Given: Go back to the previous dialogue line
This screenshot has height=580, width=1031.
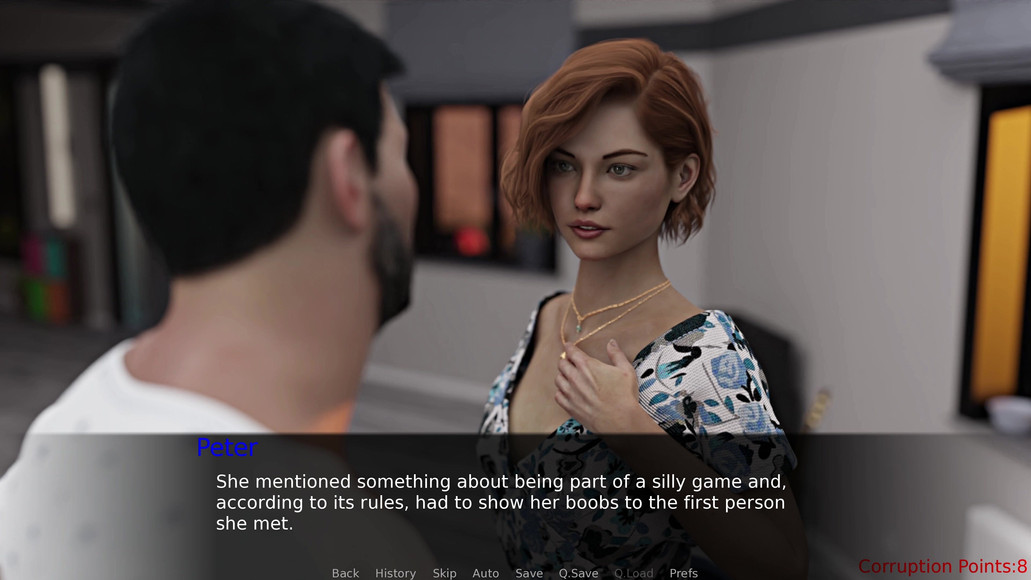Looking at the screenshot, I should (x=345, y=573).
